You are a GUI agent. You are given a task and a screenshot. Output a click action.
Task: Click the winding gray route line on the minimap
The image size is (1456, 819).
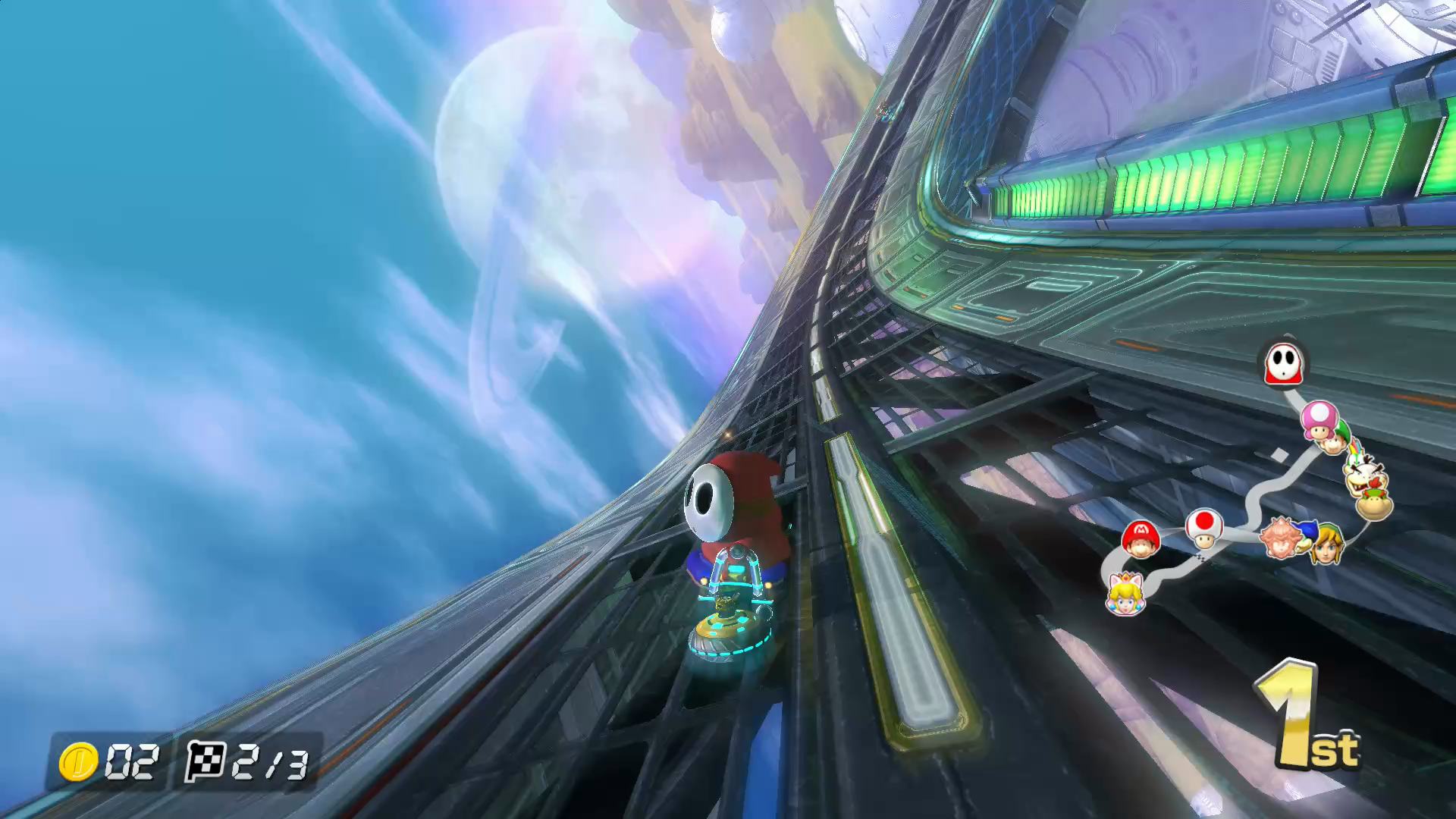pos(1259,485)
